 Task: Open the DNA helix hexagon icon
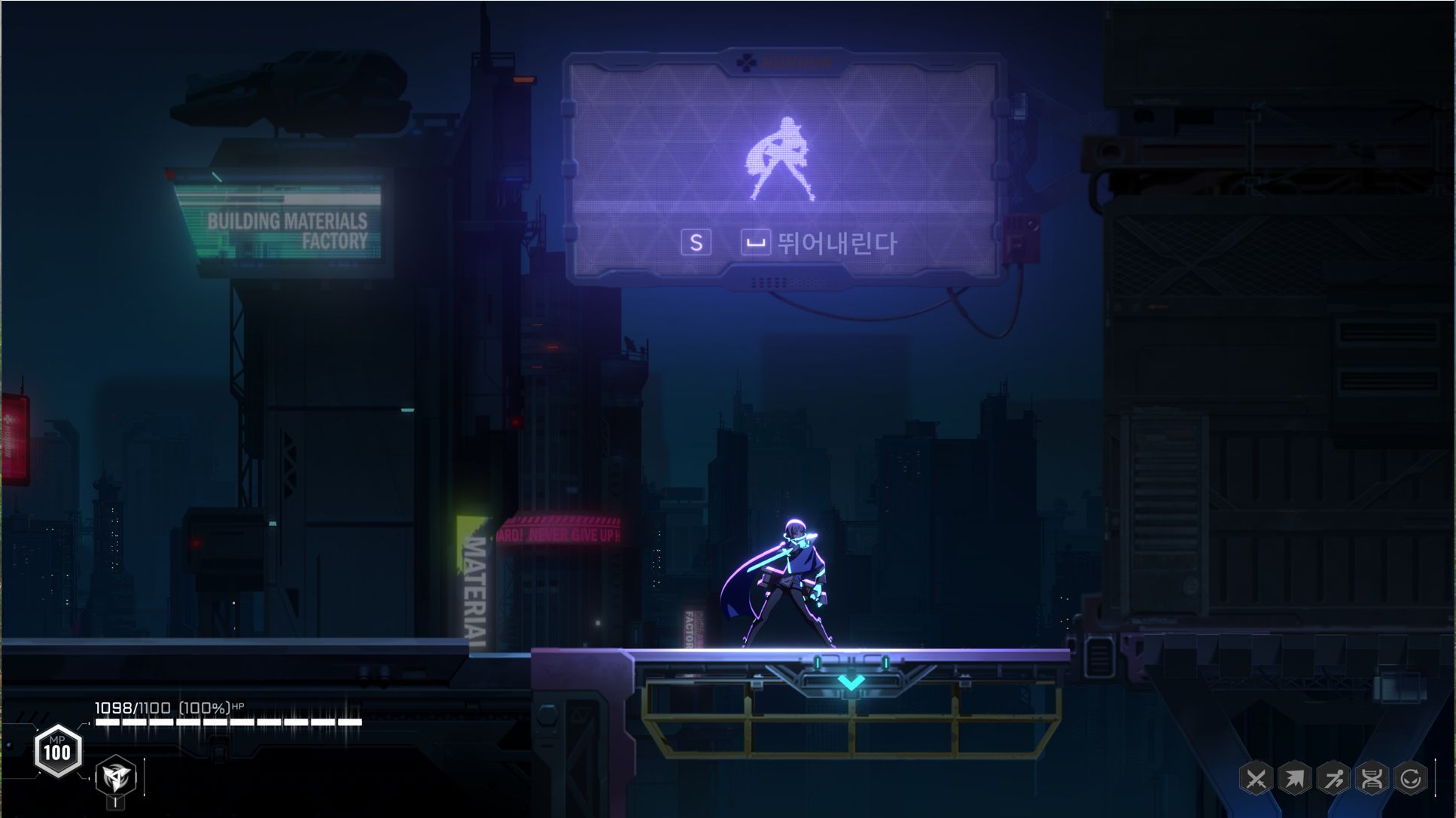click(1372, 779)
